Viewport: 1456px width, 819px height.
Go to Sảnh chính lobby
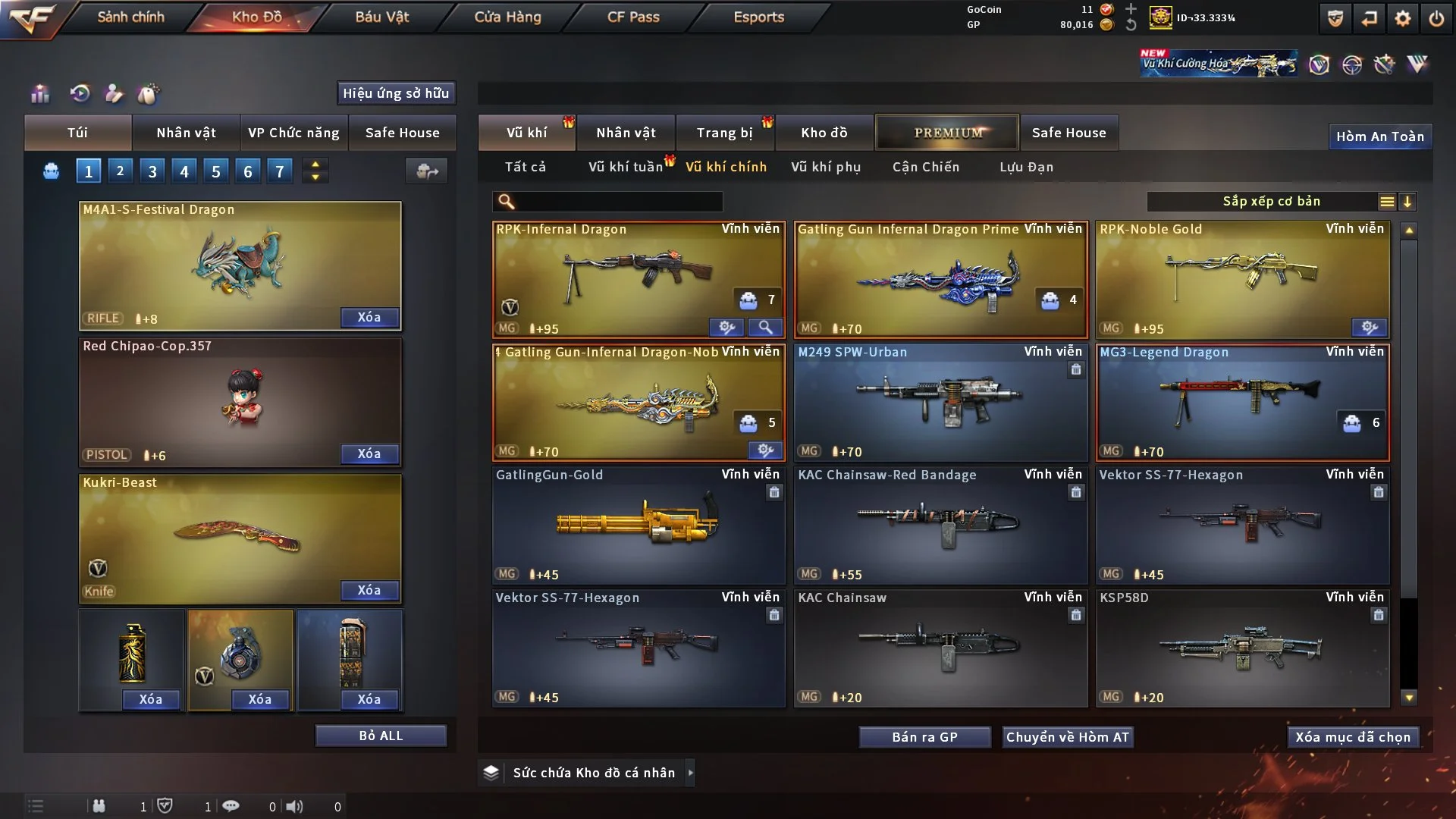pos(130,17)
